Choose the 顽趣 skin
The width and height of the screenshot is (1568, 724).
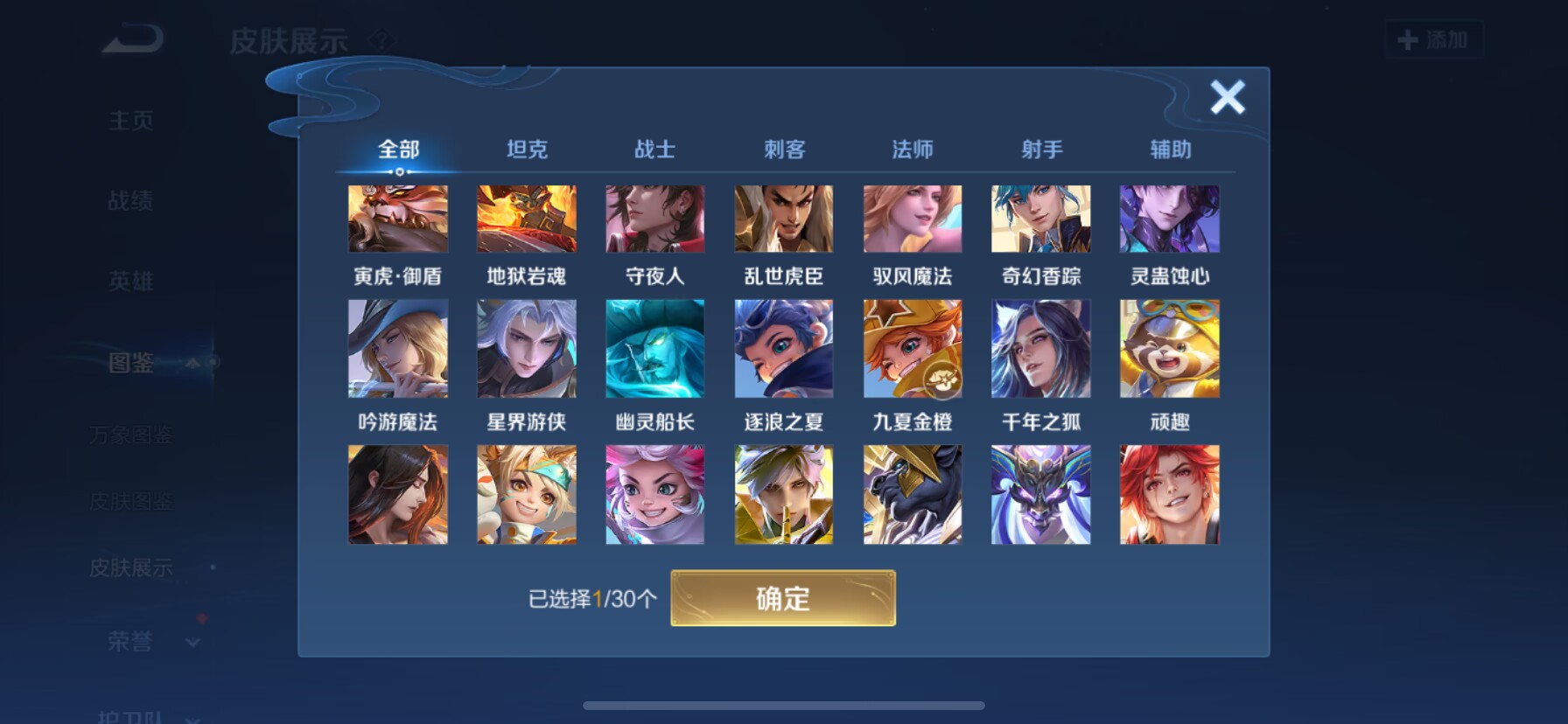point(1169,348)
